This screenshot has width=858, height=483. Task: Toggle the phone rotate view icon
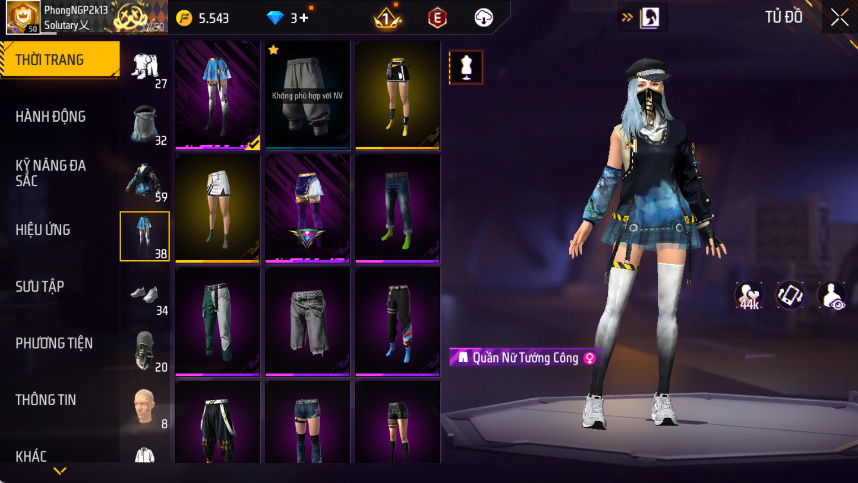790,295
